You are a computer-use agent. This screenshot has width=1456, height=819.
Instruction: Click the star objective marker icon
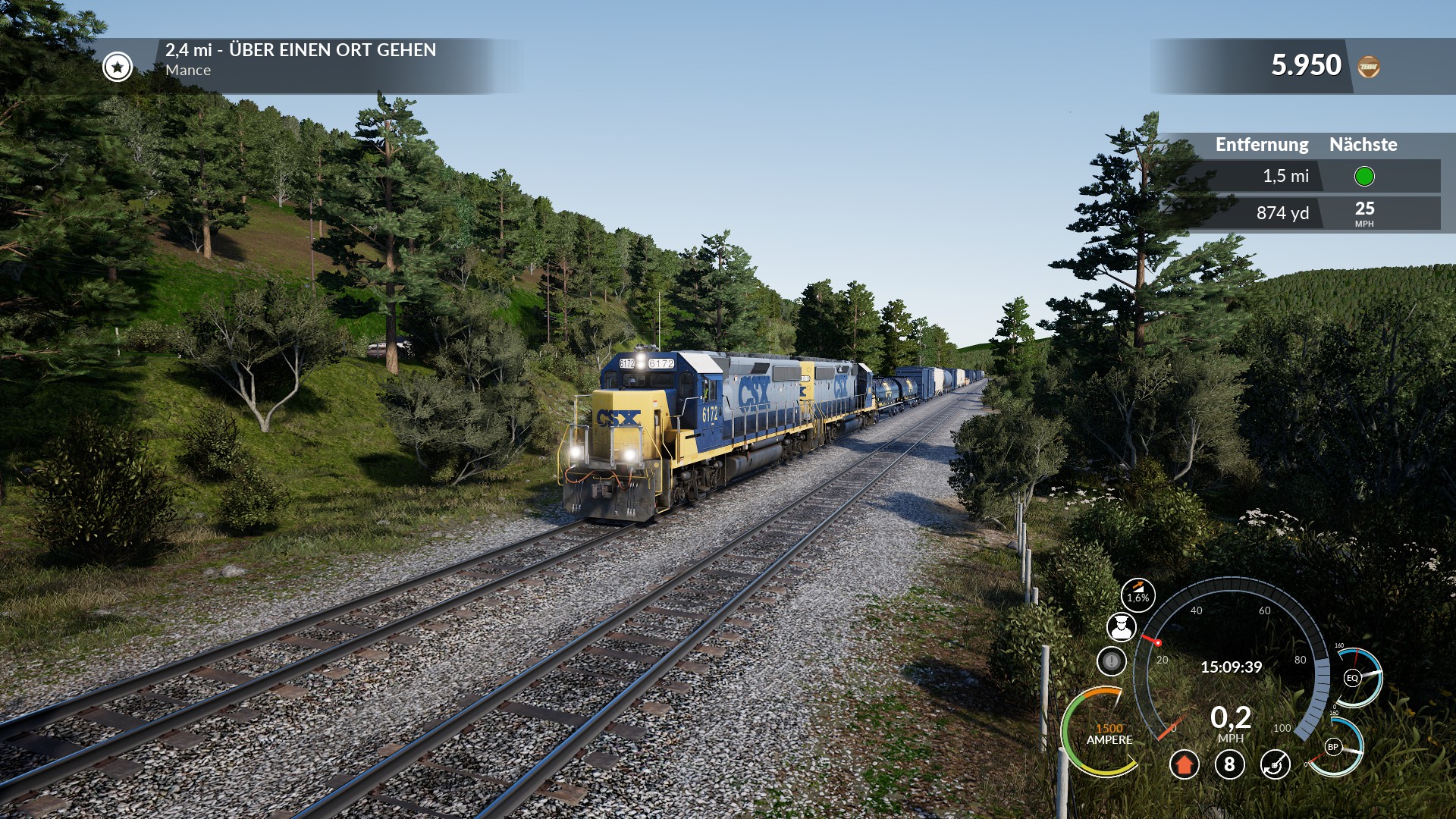click(x=118, y=67)
